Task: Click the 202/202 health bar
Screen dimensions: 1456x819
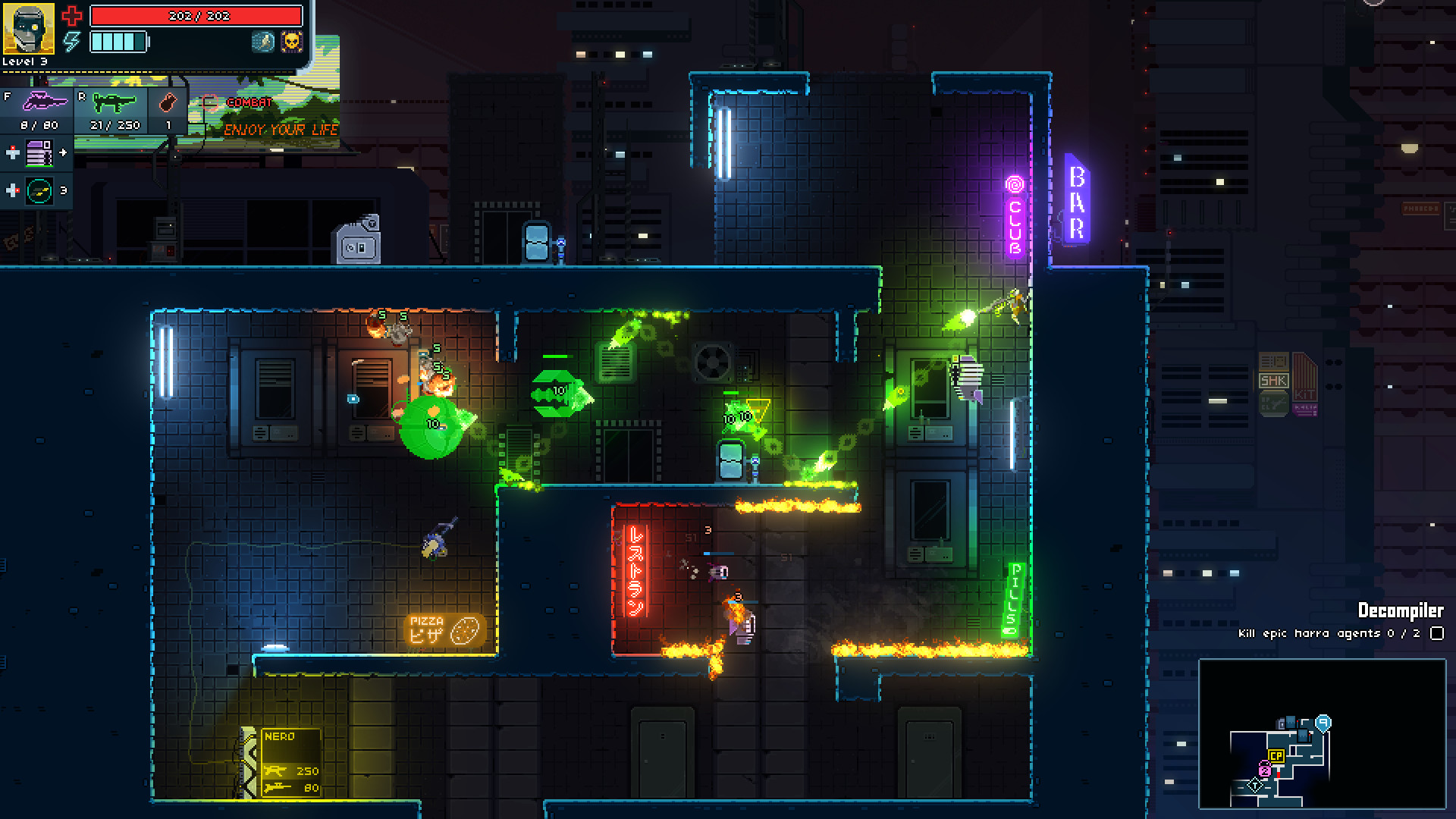Action: (x=196, y=17)
